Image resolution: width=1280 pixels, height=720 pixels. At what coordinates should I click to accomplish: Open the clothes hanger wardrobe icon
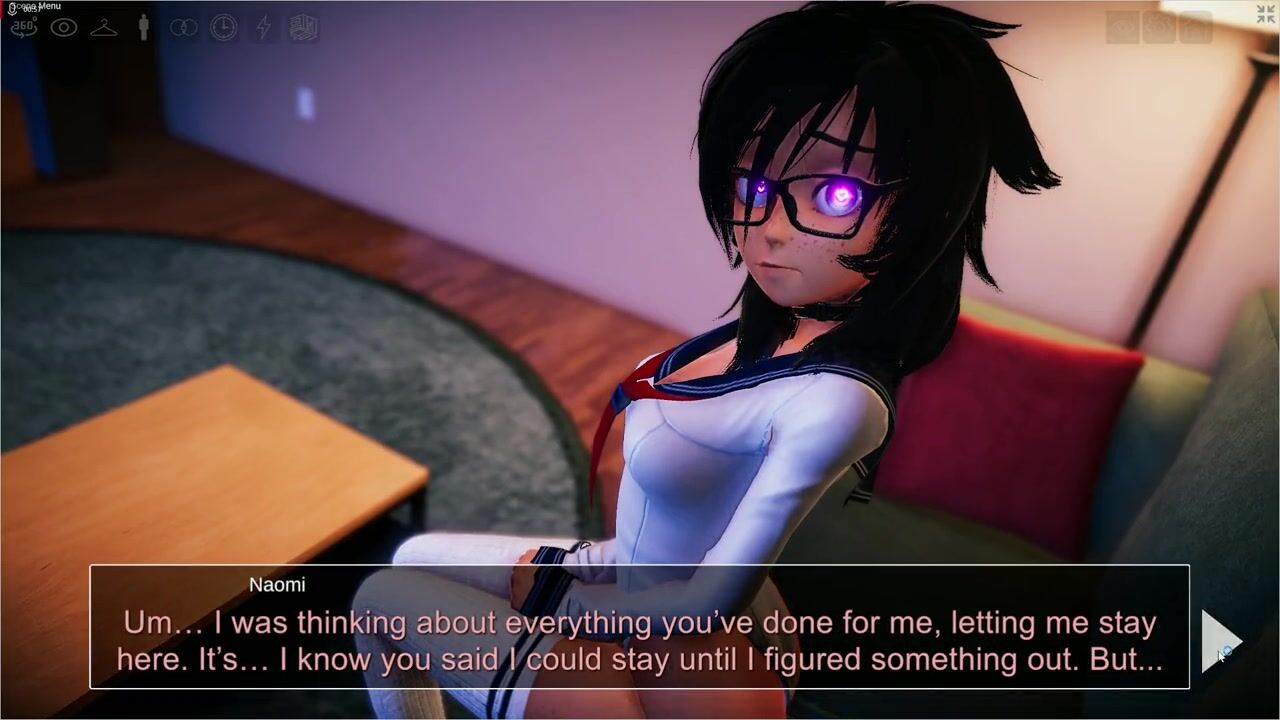tap(104, 28)
